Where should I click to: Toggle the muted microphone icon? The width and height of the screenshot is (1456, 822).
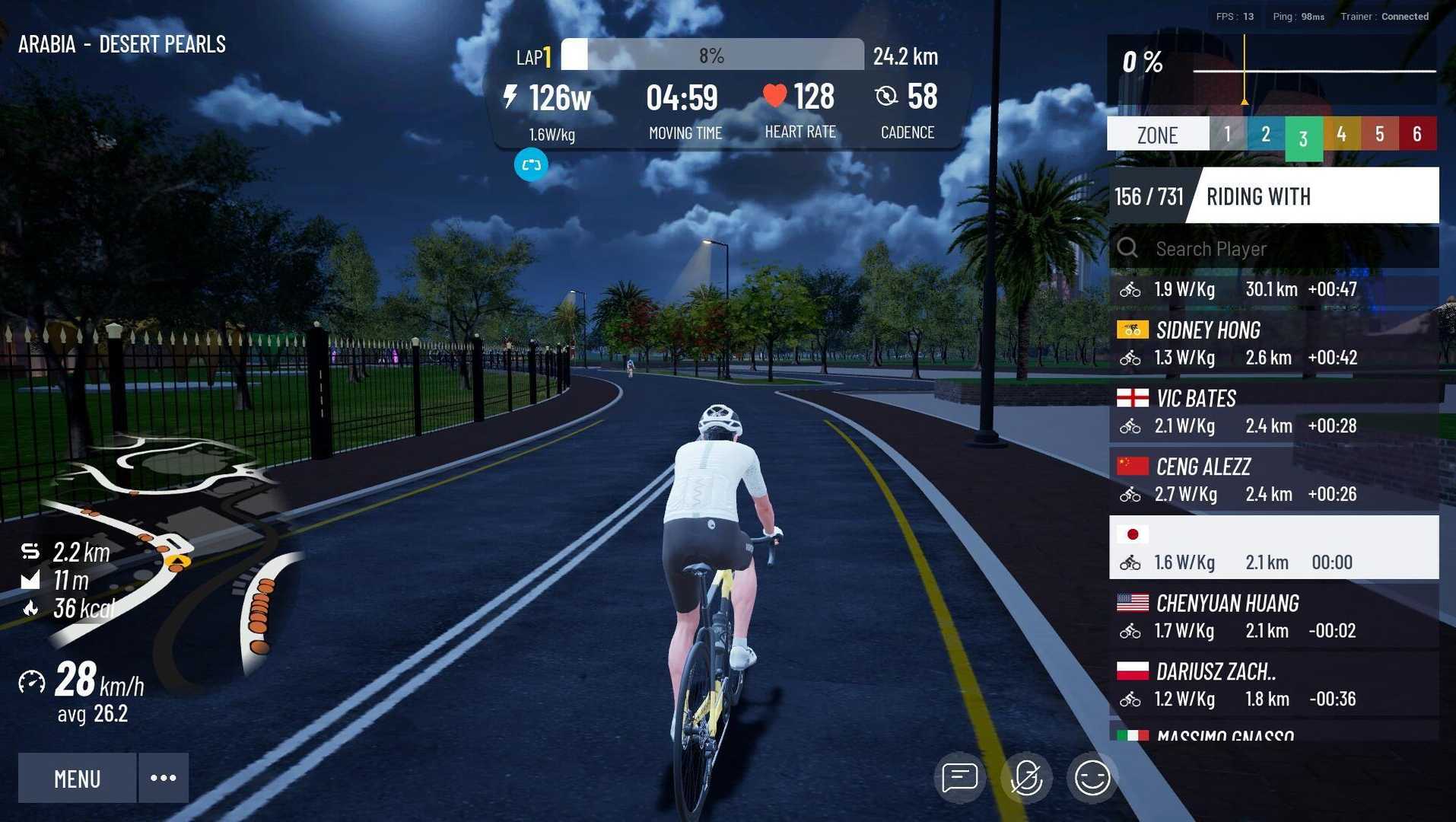tap(1025, 778)
